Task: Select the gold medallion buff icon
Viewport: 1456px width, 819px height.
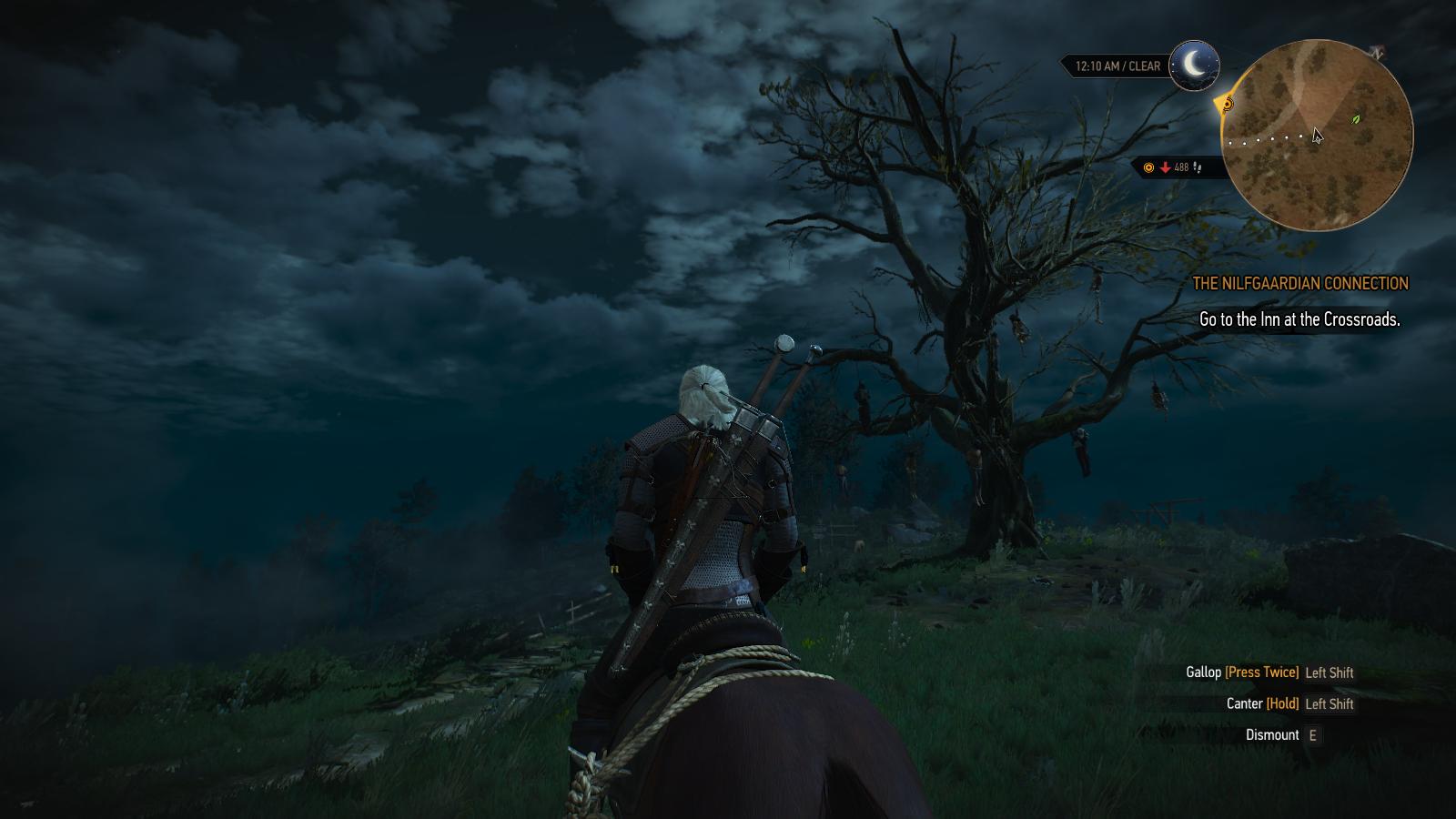Action: point(1148,167)
